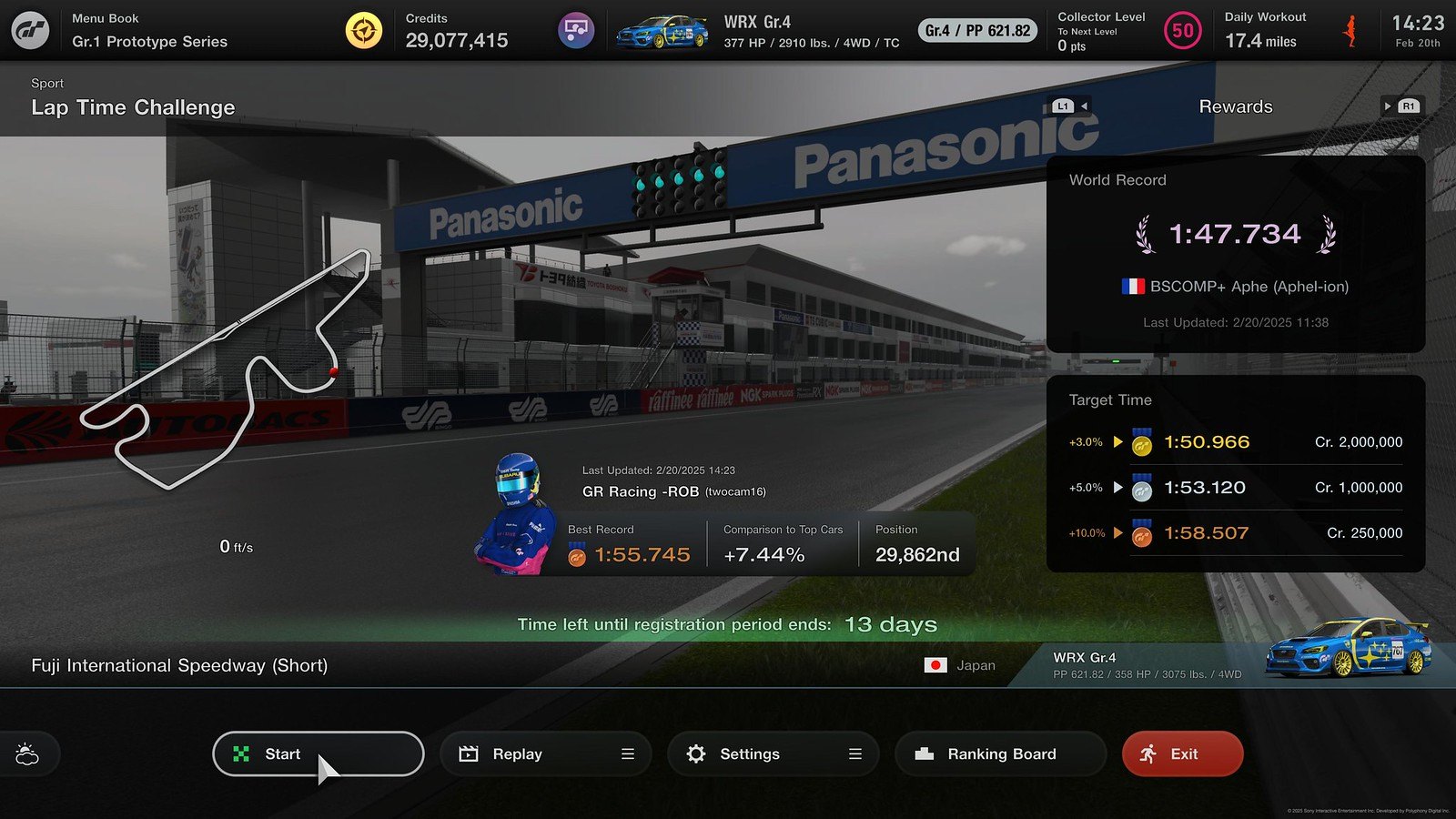Screen dimensions: 1456x819
Task: Expand the Settings options list icon
Action: tap(855, 753)
